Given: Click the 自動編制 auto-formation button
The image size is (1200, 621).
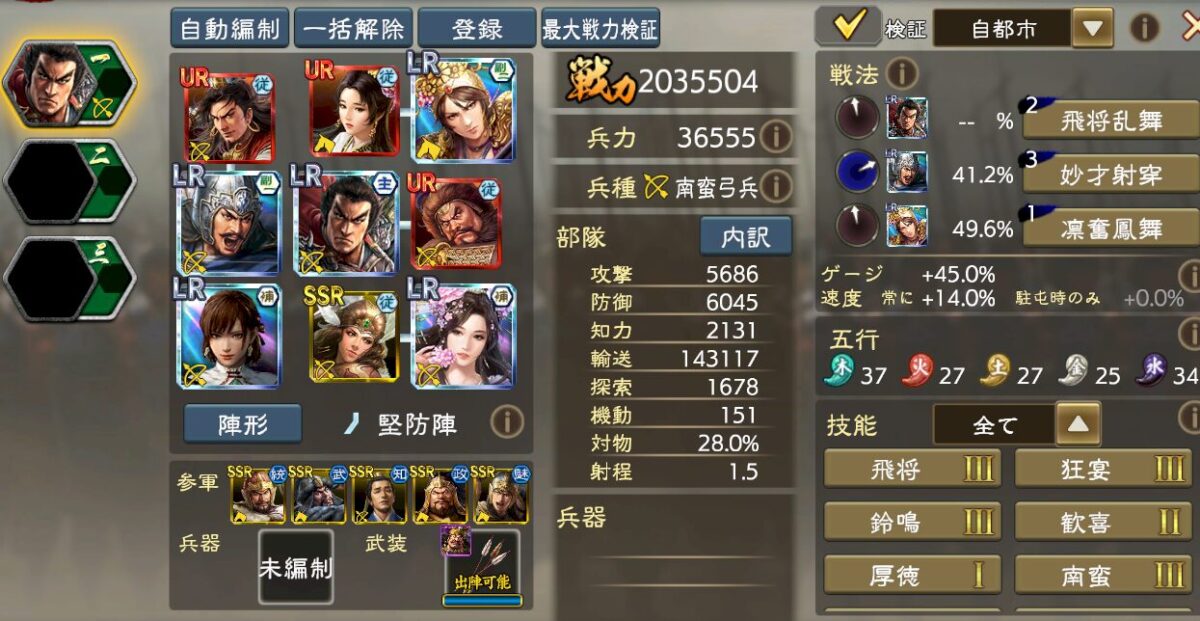Looking at the screenshot, I should click(230, 29).
